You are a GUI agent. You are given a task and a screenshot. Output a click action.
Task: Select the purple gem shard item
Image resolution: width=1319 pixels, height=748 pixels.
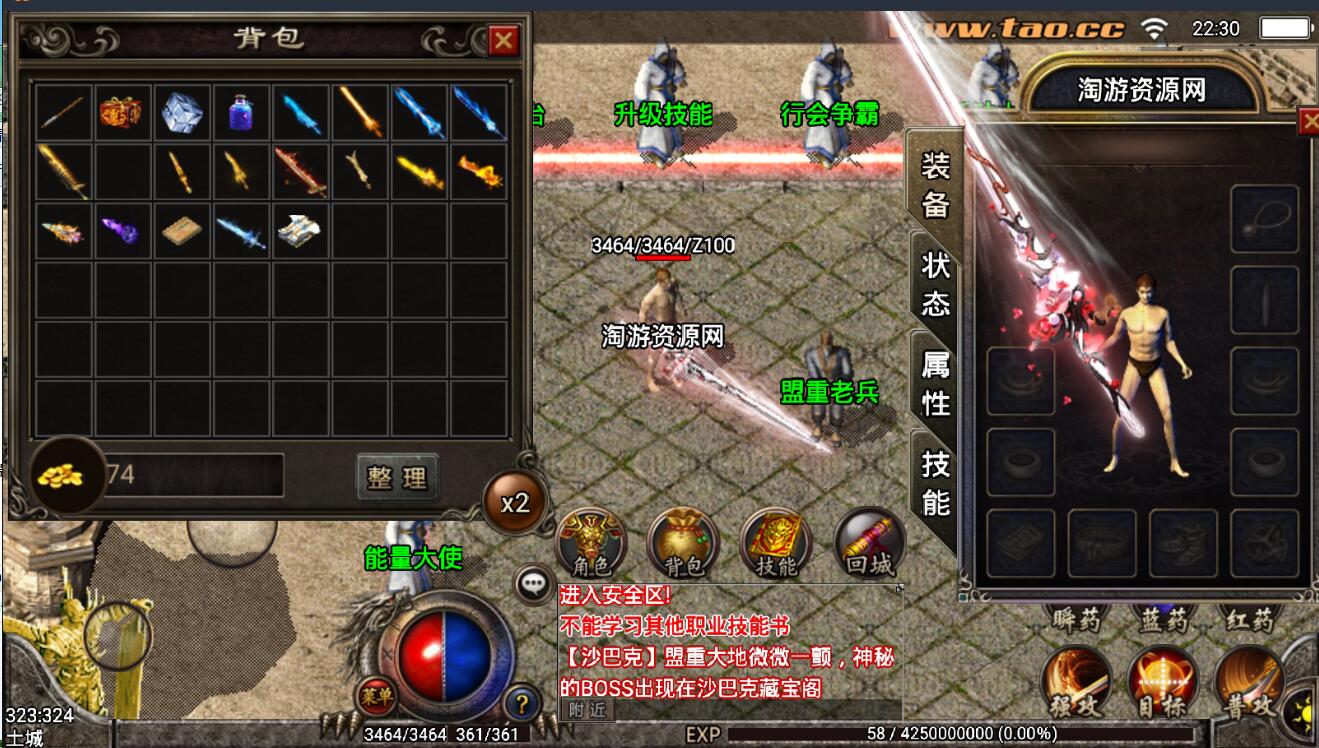121,231
